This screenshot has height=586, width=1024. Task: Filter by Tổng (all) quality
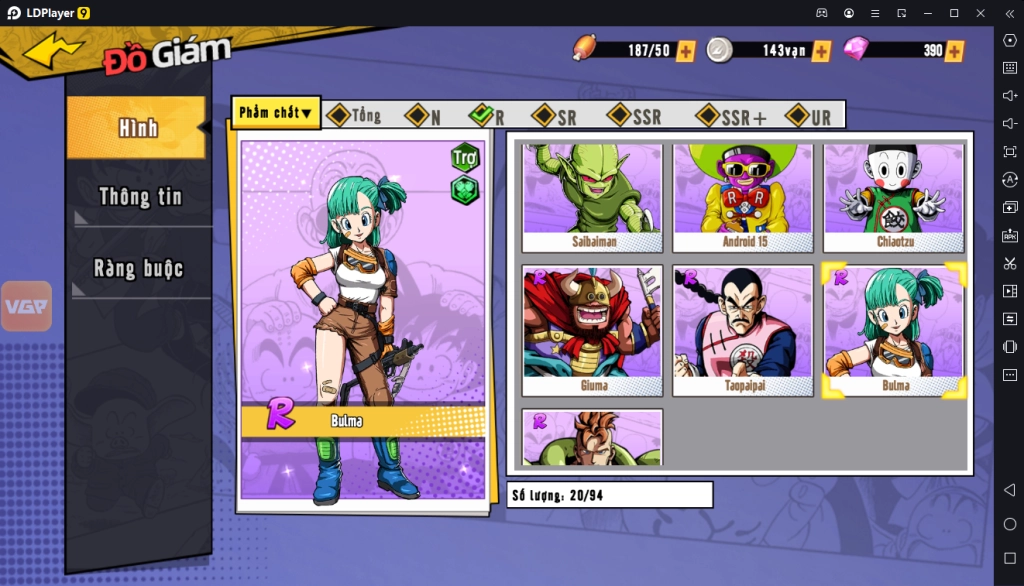[355, 116]
